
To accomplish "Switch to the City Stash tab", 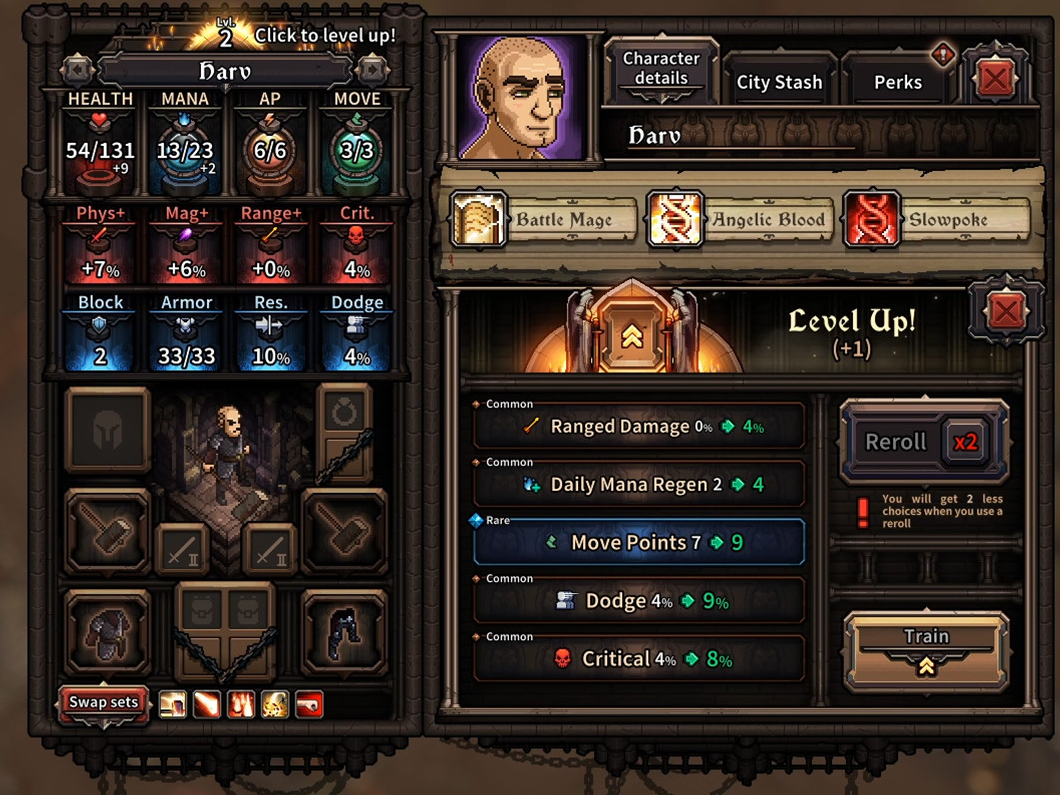I will (779, 82).
